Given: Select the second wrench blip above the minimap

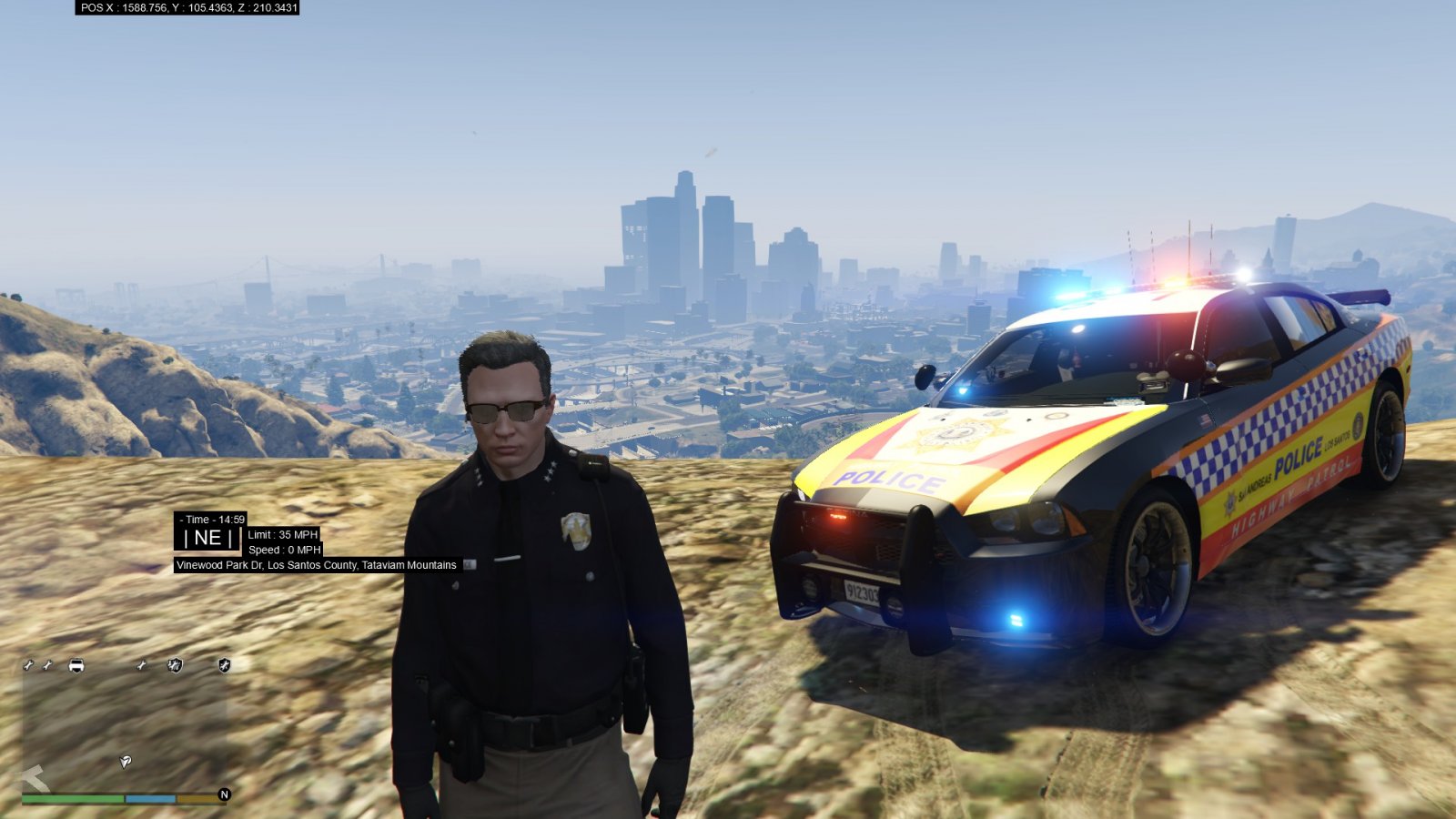Looking at the screenshot, I should [x=46, y=665].
